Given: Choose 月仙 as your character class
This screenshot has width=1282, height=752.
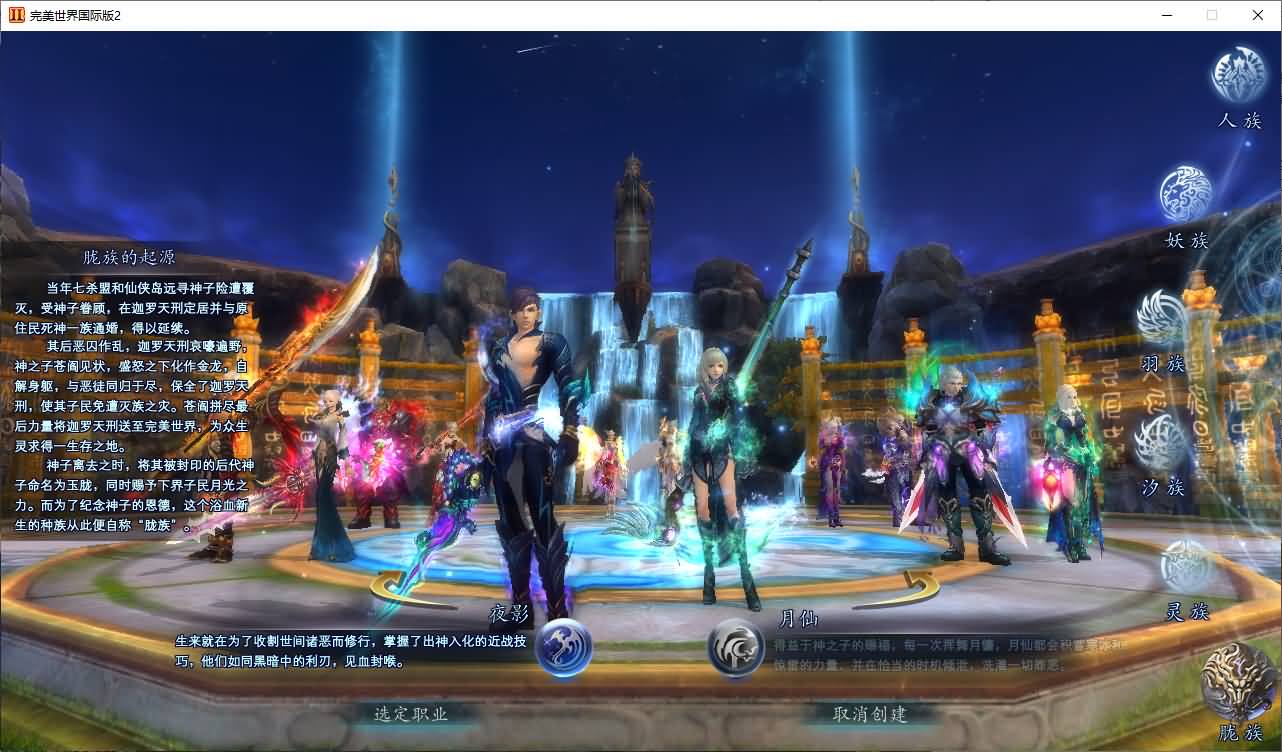Looking at the screenshot, I should point(737,648).
